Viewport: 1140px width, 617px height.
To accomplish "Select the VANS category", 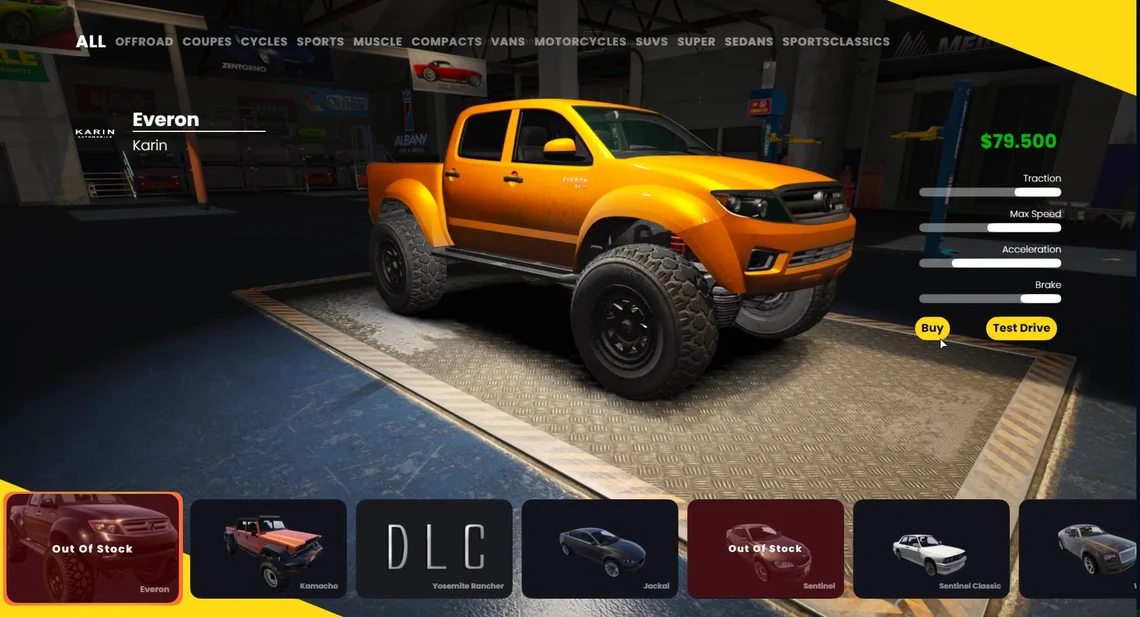I will point(508,42).
